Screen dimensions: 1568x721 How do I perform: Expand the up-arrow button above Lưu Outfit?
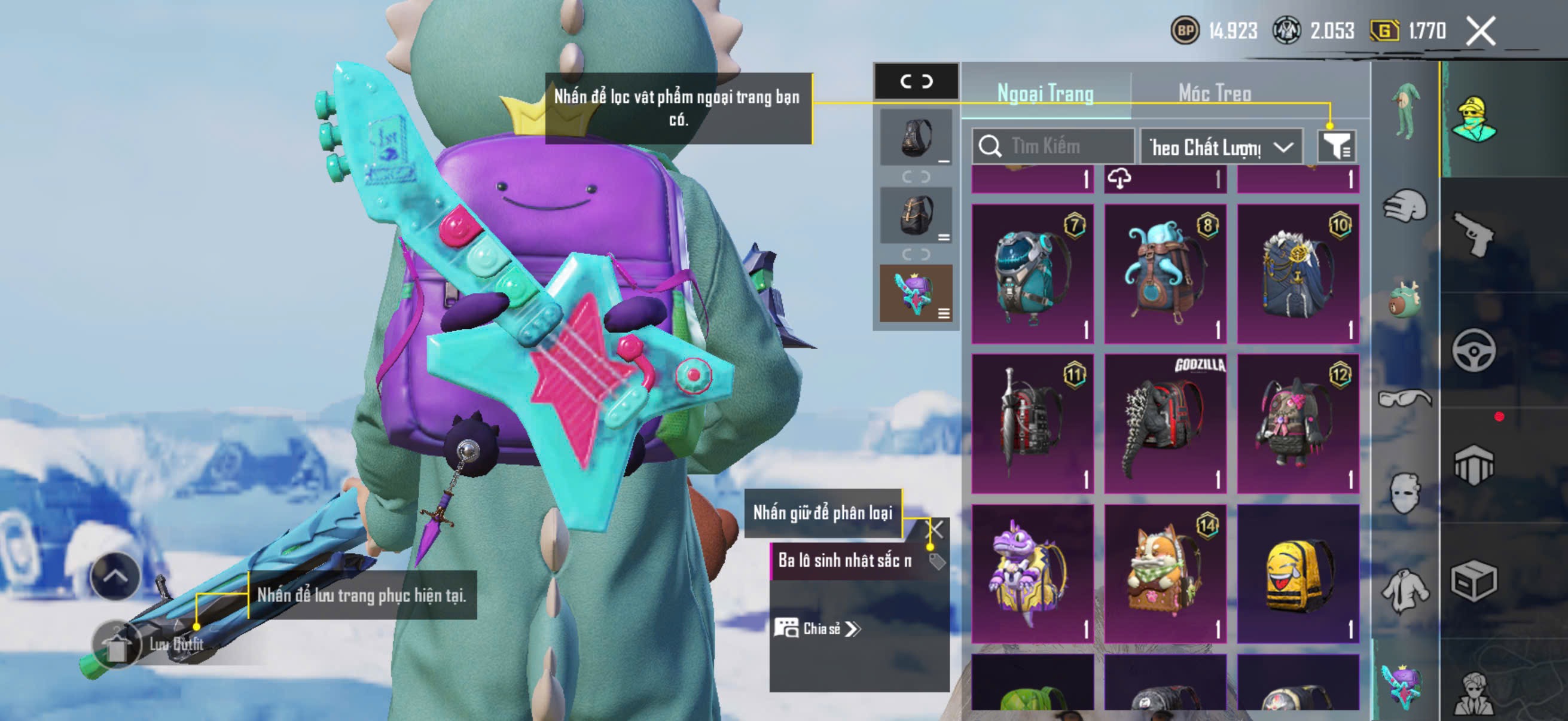click(115, 576)
